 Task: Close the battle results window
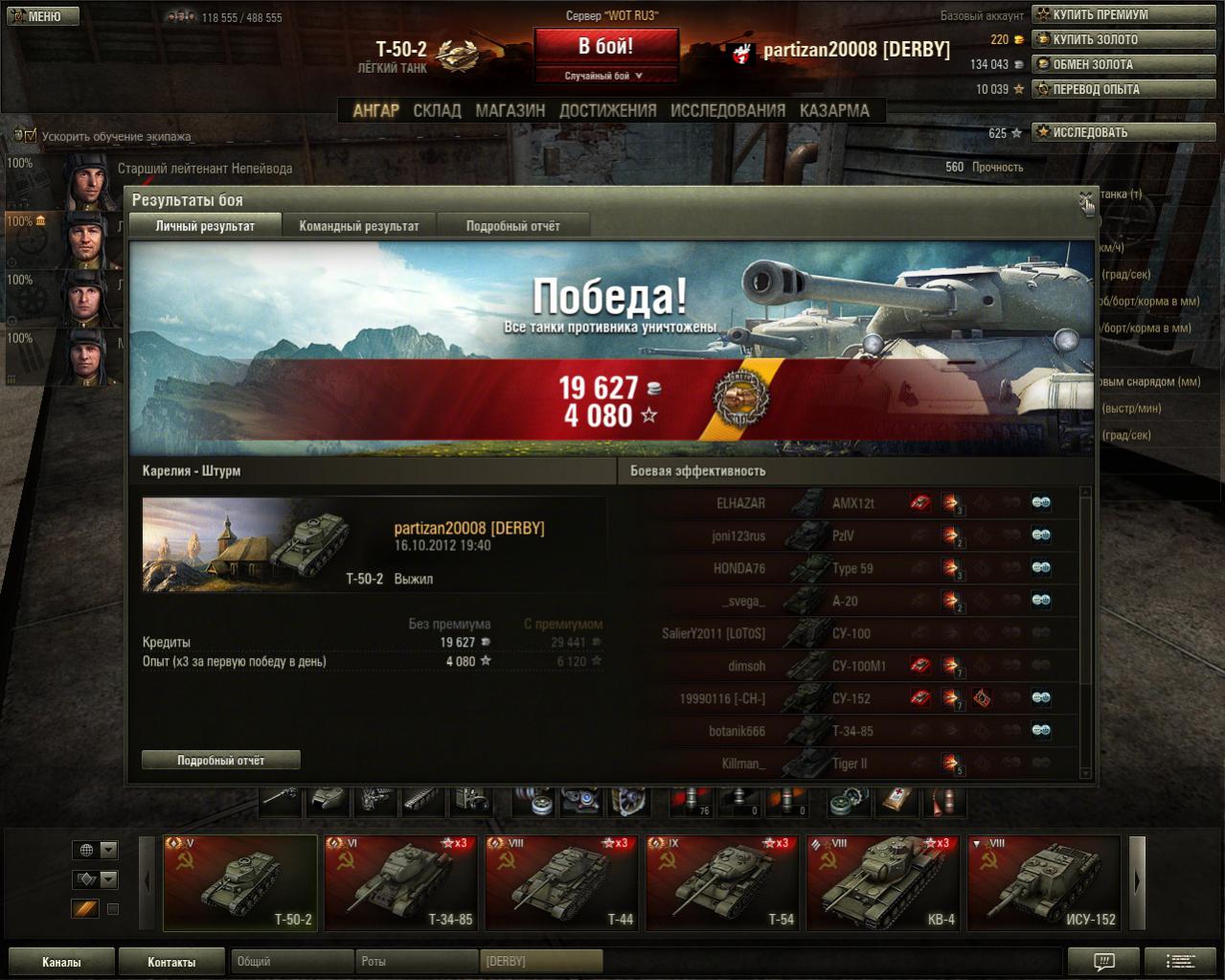[x=1085, y=199]
